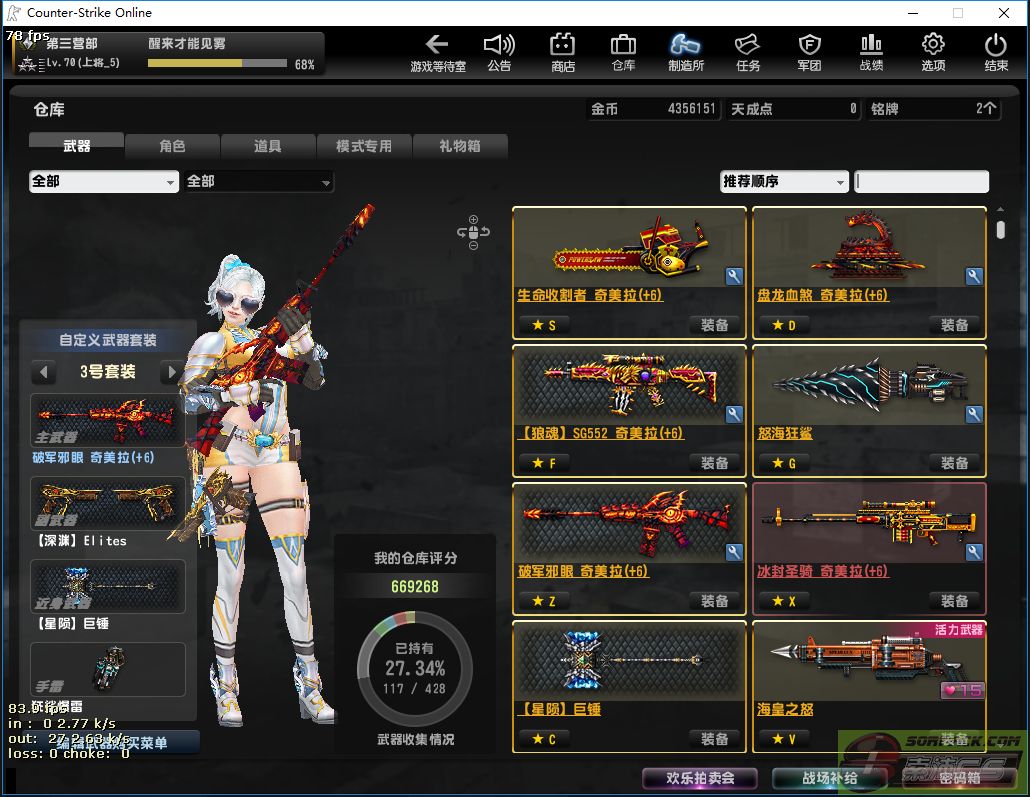Go to the next custom weapon set

coord(172,373)
